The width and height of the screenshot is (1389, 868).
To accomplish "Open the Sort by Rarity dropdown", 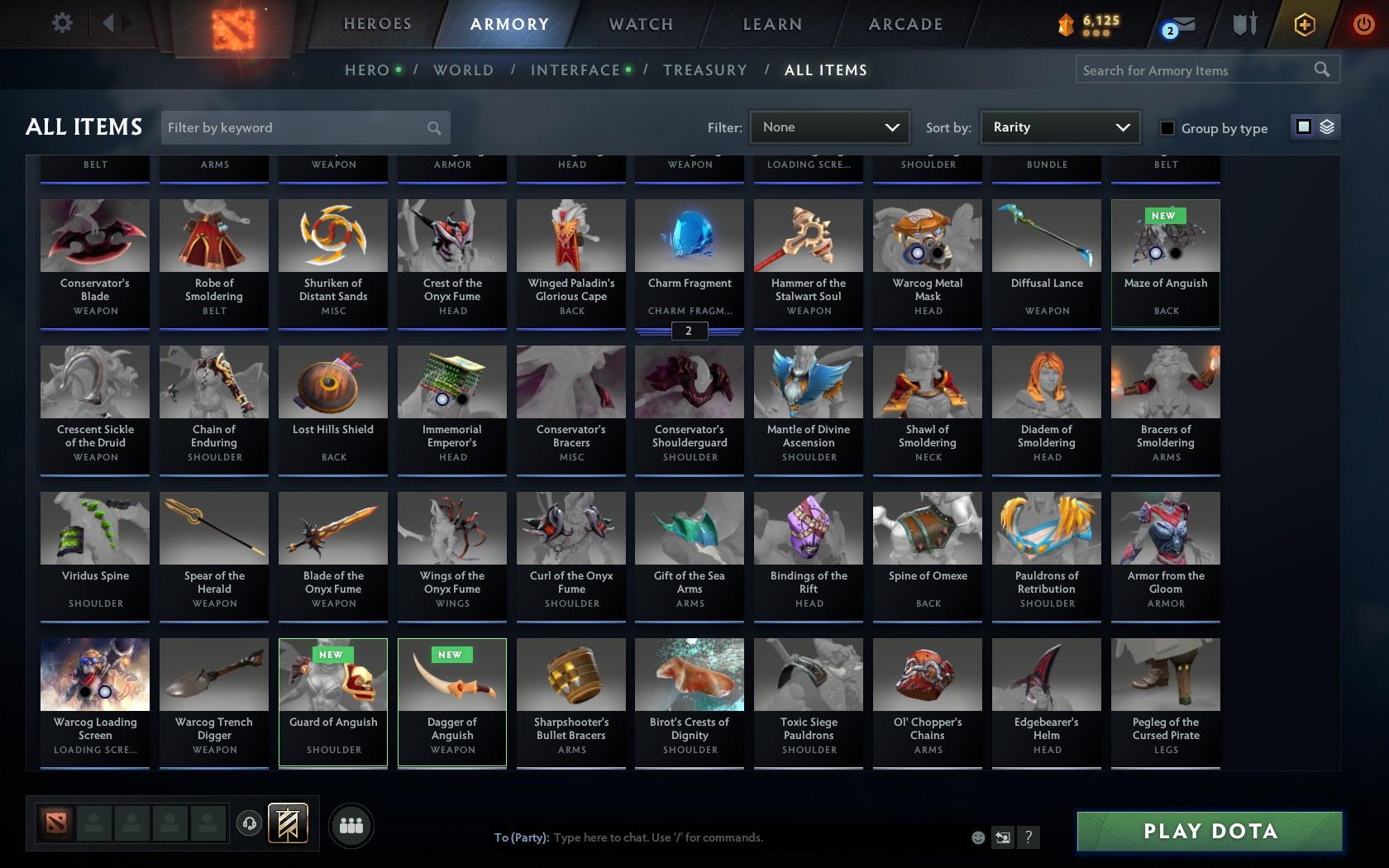I will tap(1059, 127).
